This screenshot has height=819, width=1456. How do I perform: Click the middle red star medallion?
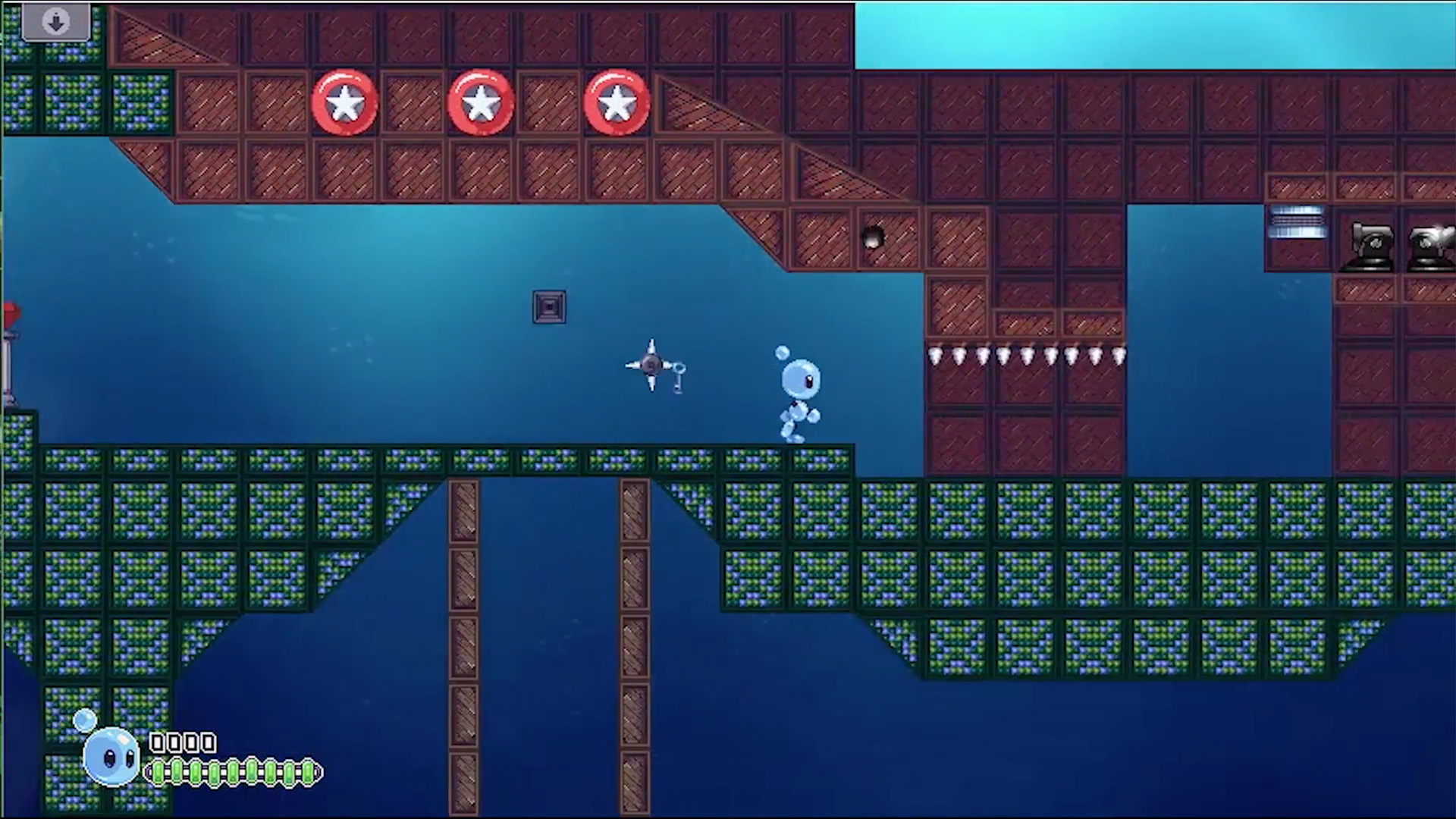tap(480, 102)
